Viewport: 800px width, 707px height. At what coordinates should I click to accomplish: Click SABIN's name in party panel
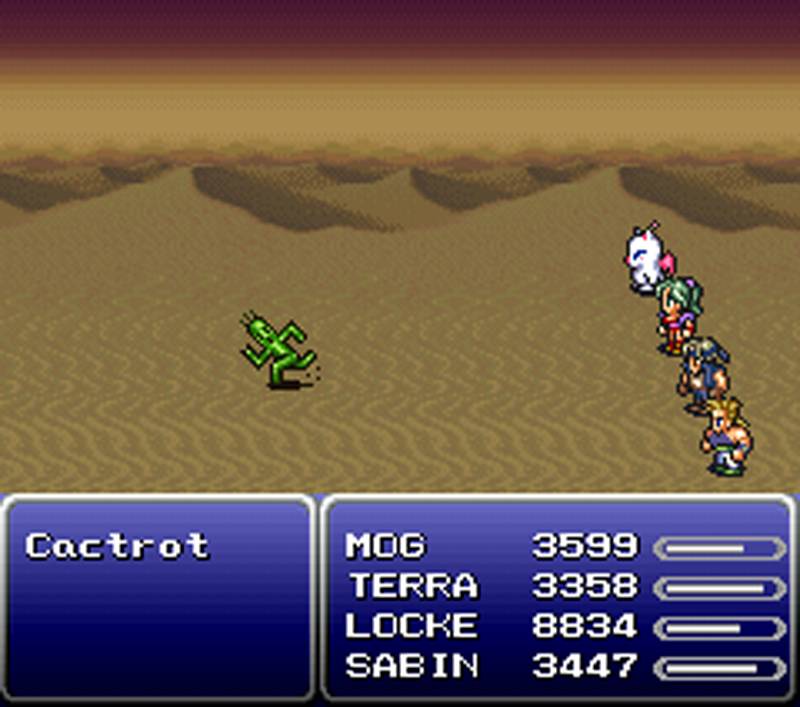tap(411, 666)
